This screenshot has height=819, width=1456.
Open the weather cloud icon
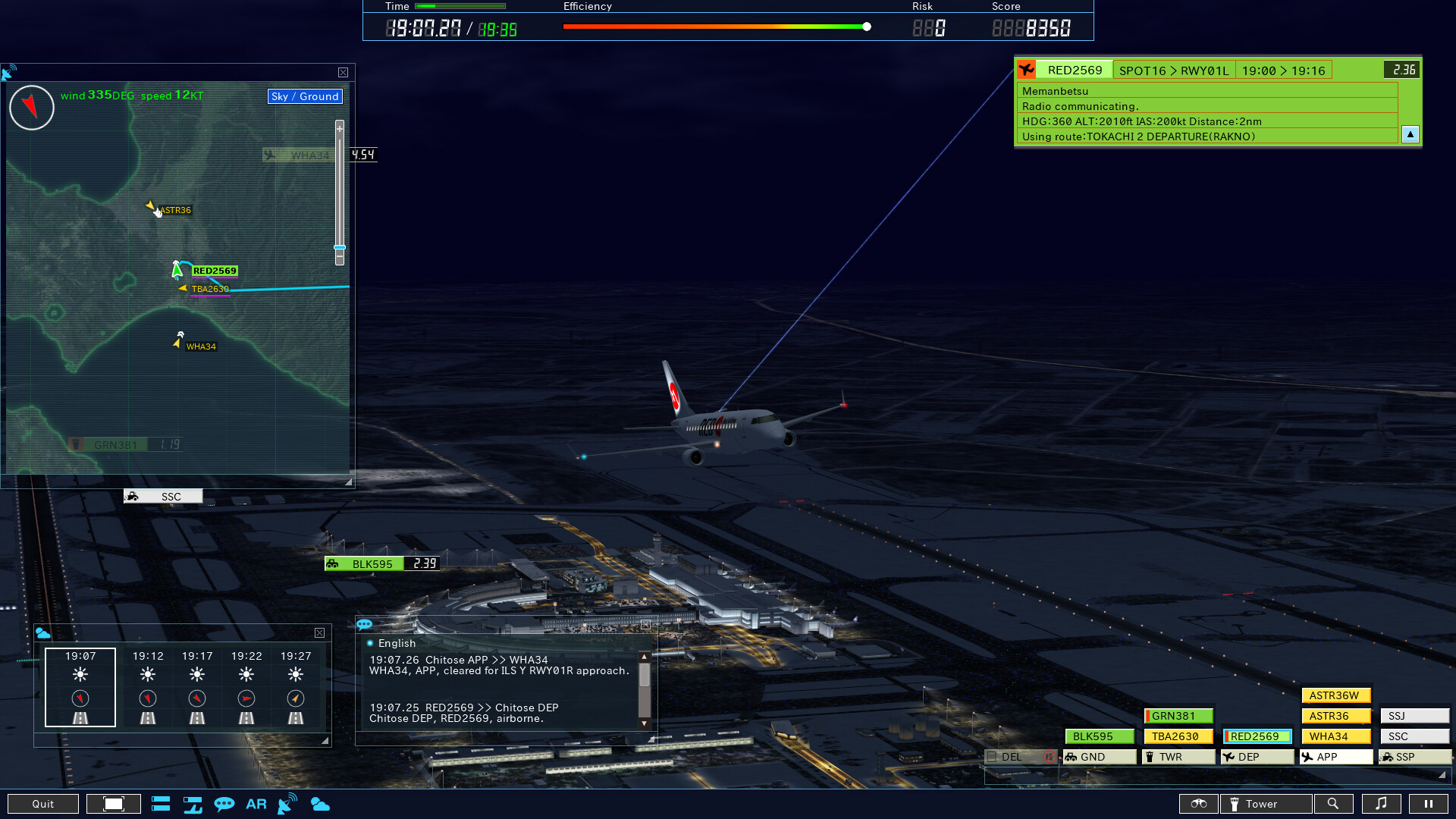click(320, 803)
